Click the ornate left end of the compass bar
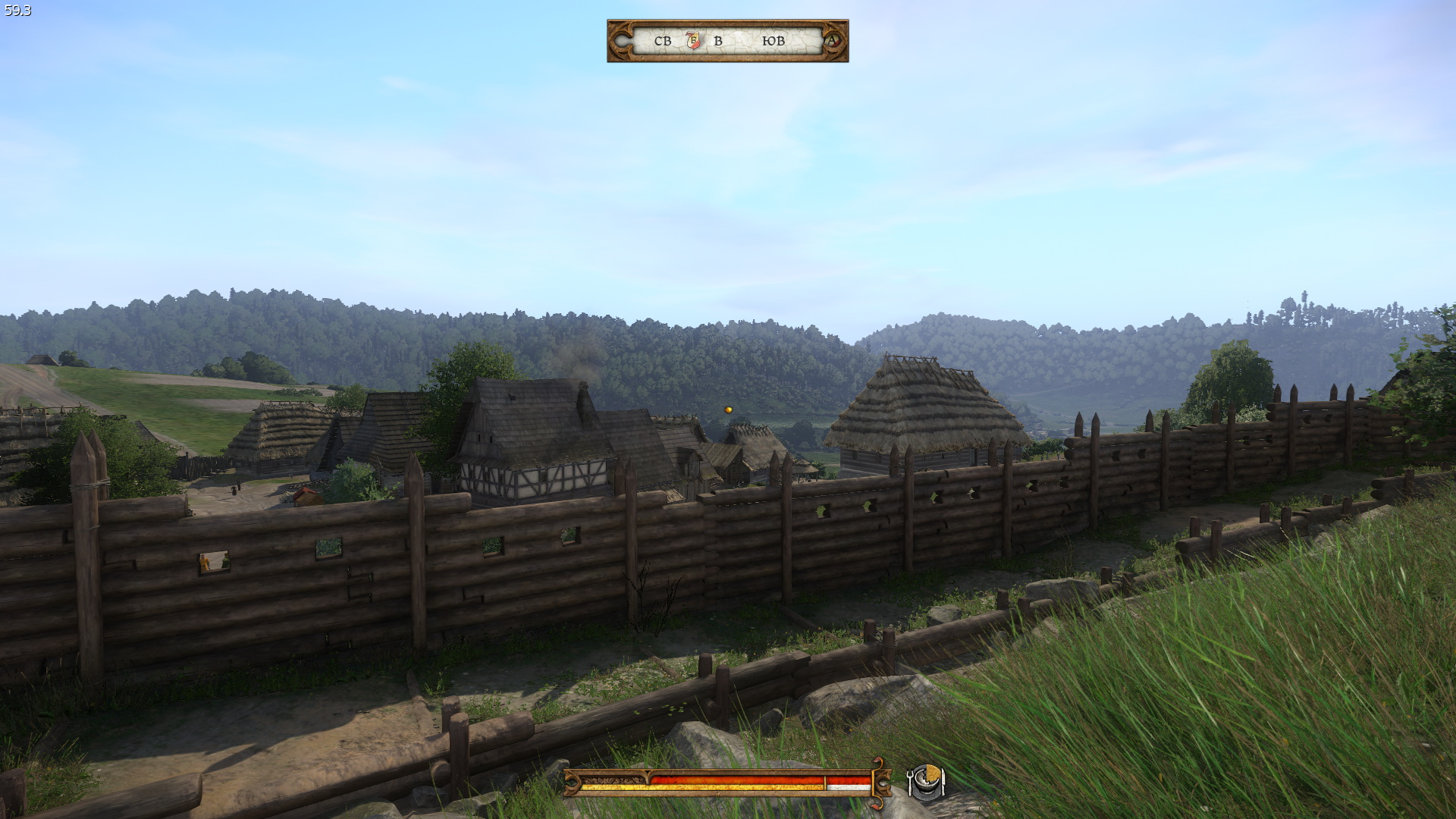The image size is (1456, 819). (620, 39)
